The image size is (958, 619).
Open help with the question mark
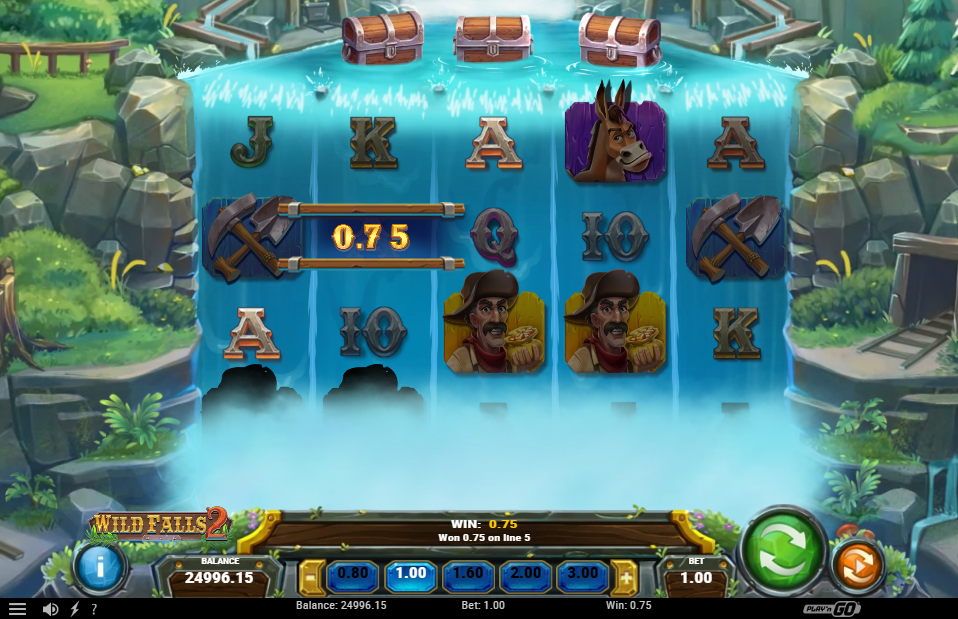94,608
